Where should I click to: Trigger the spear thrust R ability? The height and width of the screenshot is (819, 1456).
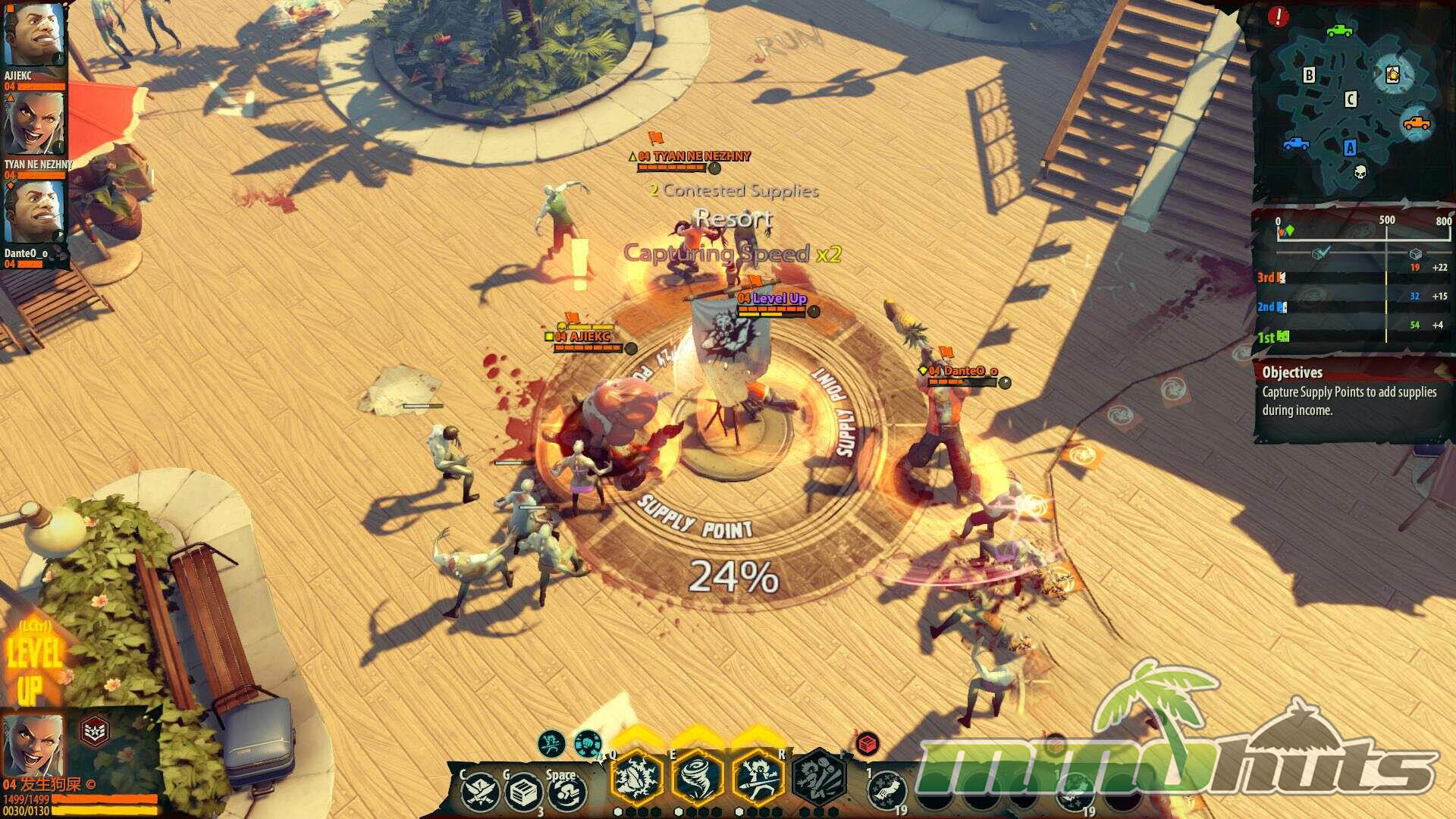tap(757, 777)
